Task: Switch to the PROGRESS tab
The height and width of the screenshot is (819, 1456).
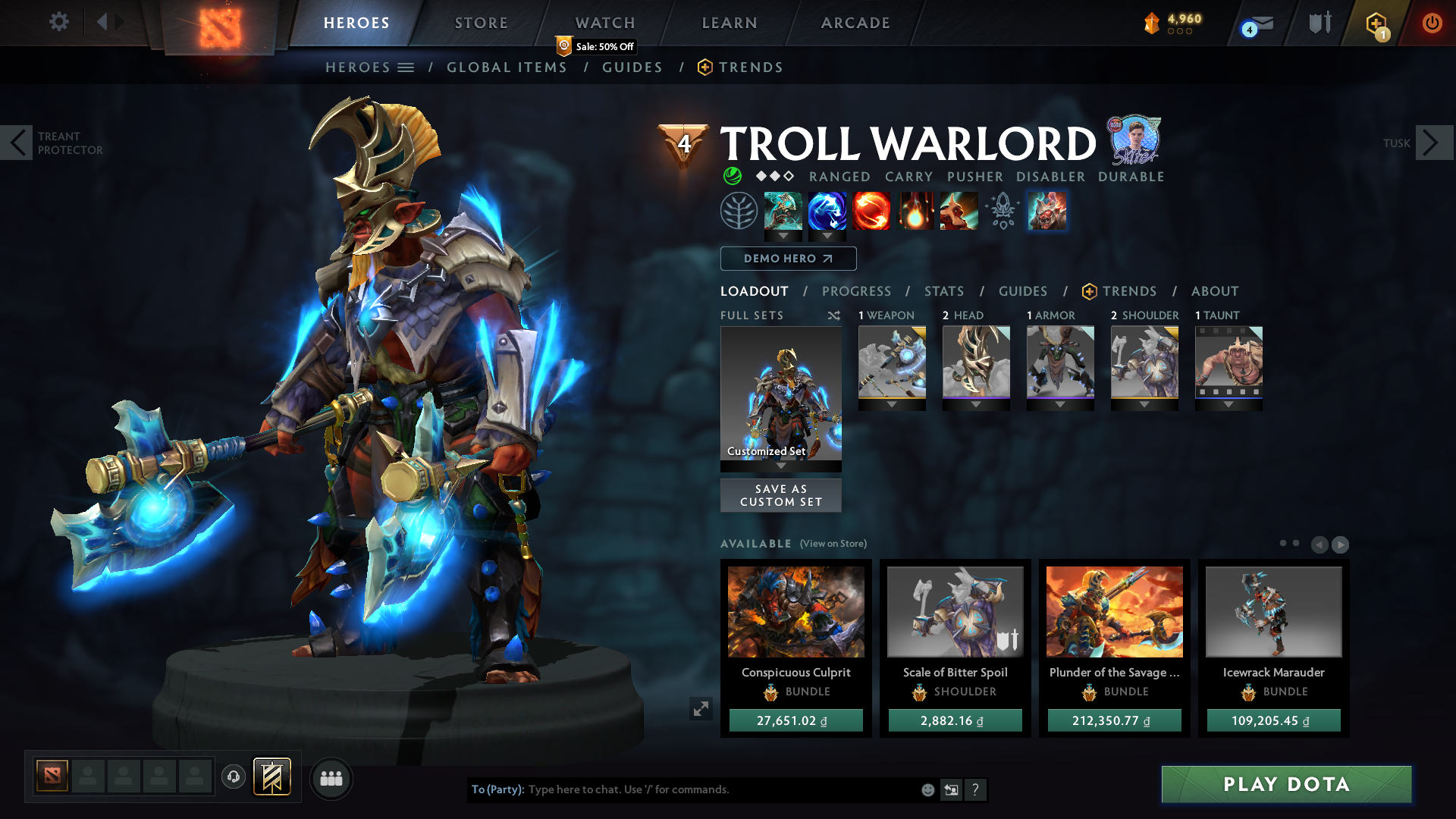Action: (857, 290)
